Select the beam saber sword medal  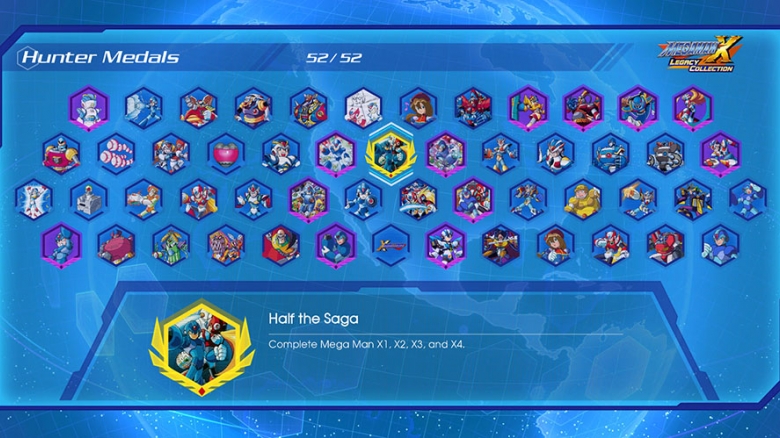pos(390,243)
